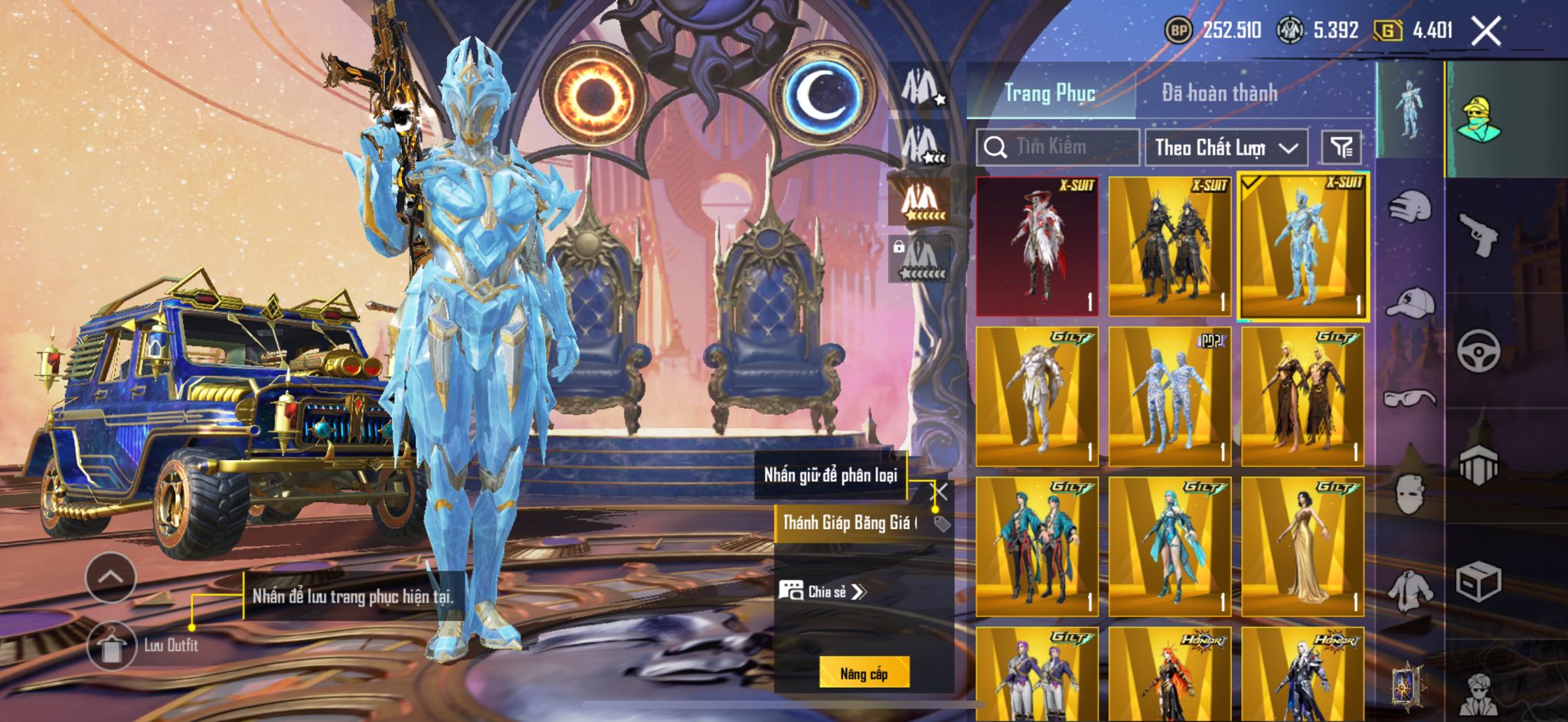Open the Đã hoàn thành tab

(x=1219, y=93)
